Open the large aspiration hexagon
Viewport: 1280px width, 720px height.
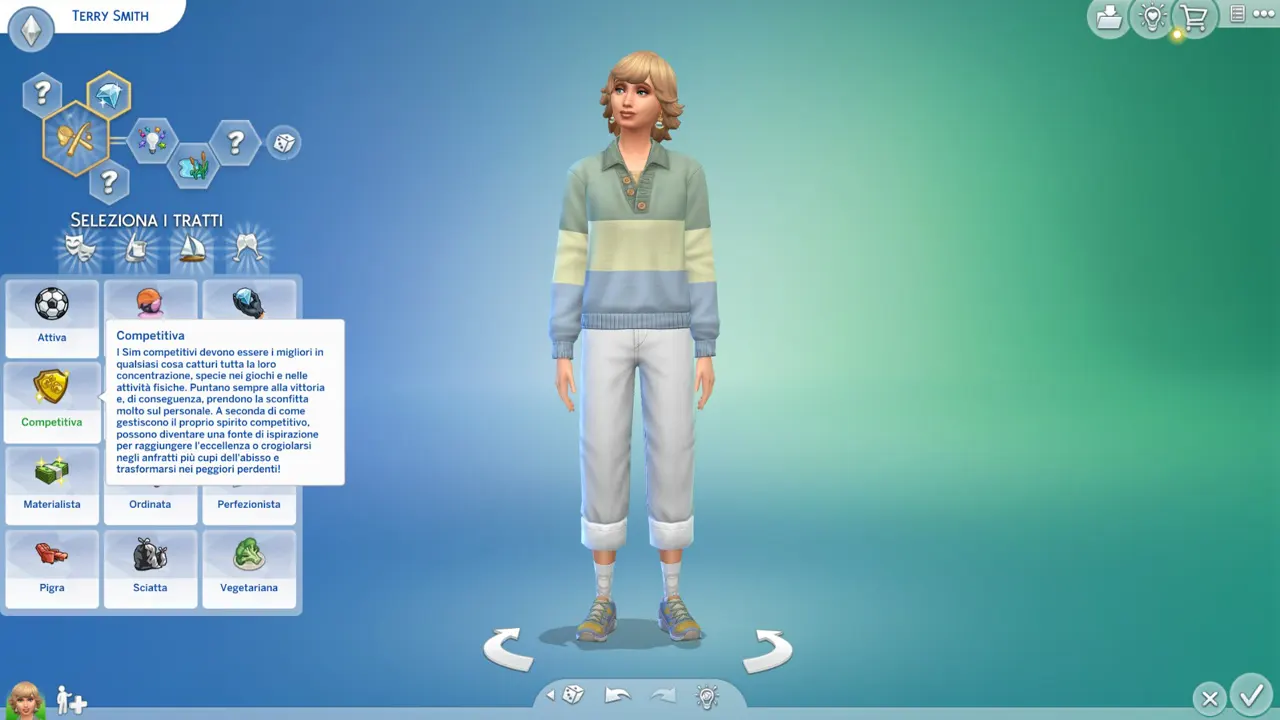pos(75,138)
